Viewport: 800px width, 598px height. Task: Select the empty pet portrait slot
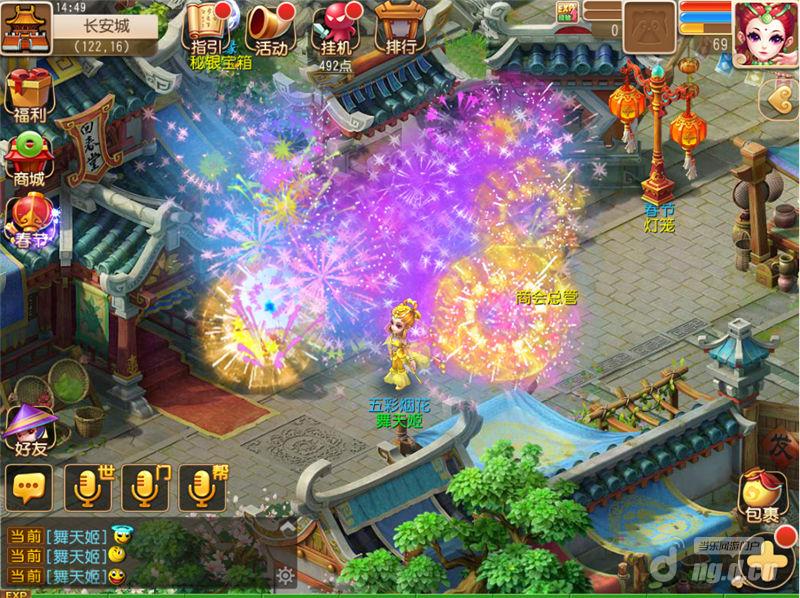(650, 27)
